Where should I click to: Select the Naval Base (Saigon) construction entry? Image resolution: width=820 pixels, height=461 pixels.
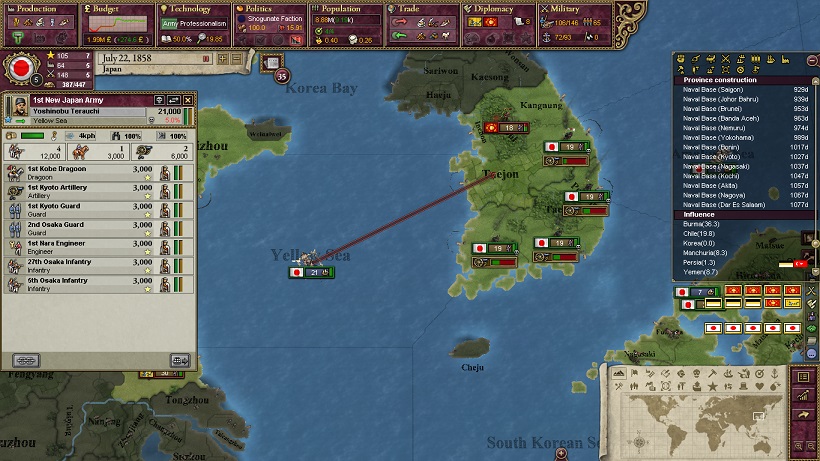(744, 90)
